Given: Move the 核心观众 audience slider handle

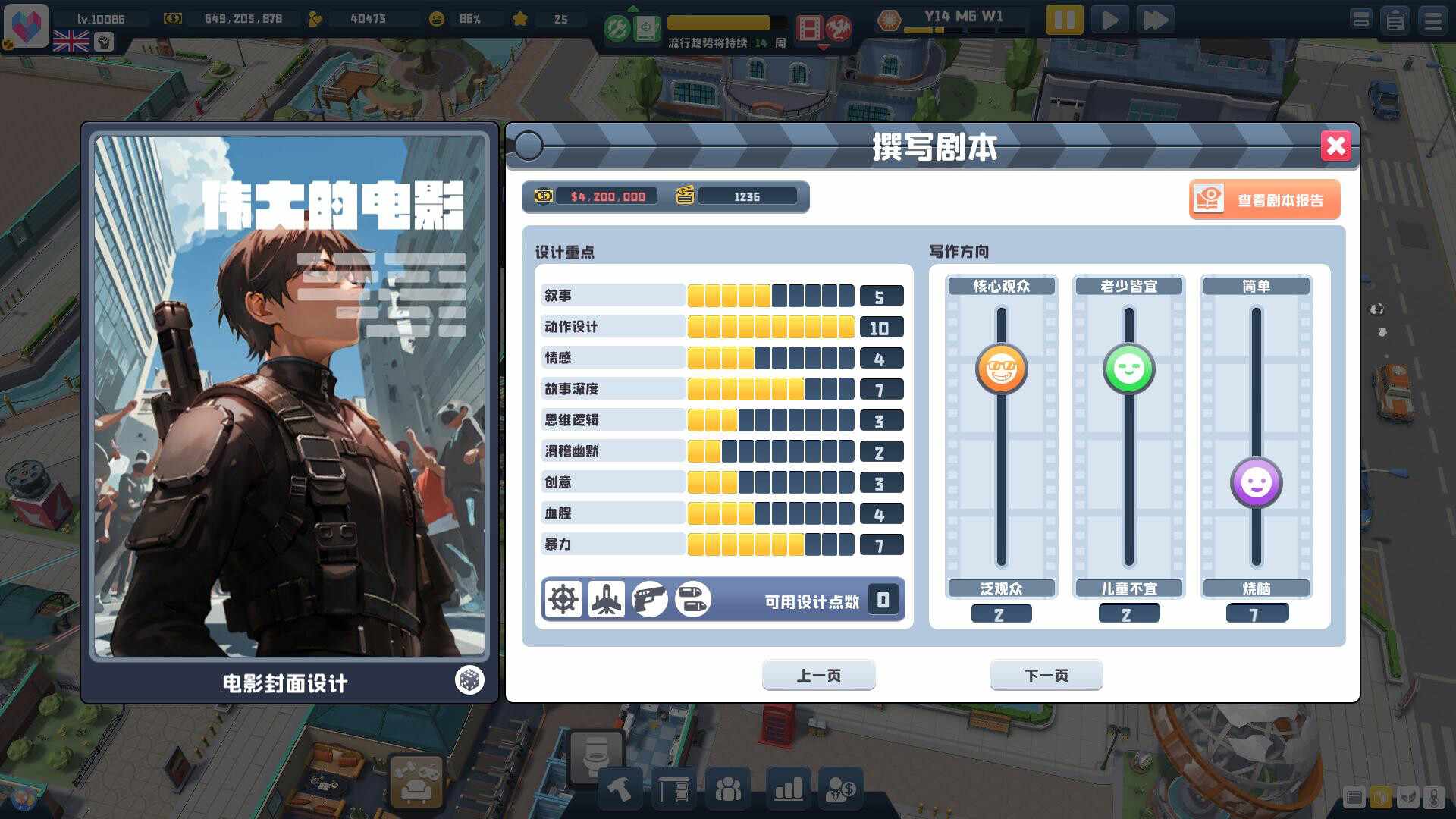Looking at the screenshot, I should coord(1001,369).
